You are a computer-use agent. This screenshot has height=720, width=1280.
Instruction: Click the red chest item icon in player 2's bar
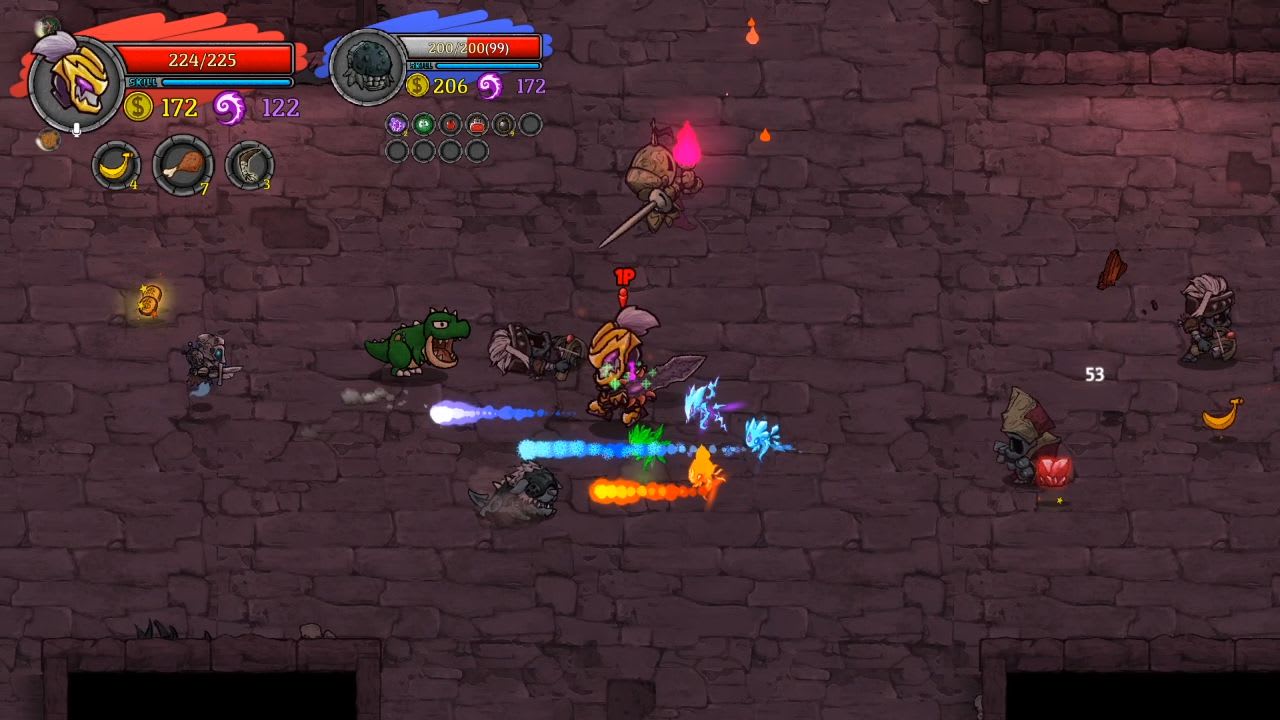(474, 124)
